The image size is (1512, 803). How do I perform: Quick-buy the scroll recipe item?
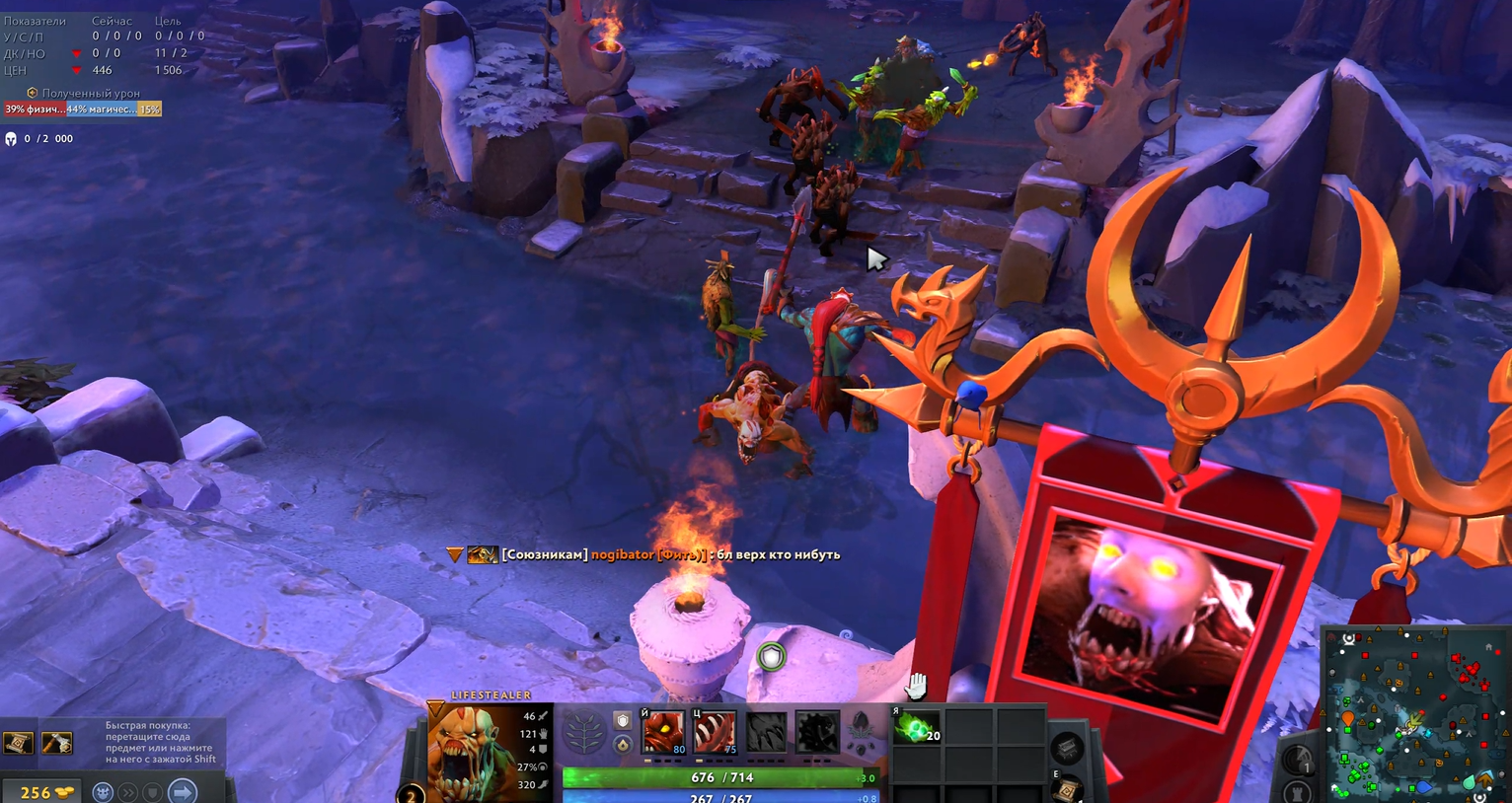click(19, 743)
